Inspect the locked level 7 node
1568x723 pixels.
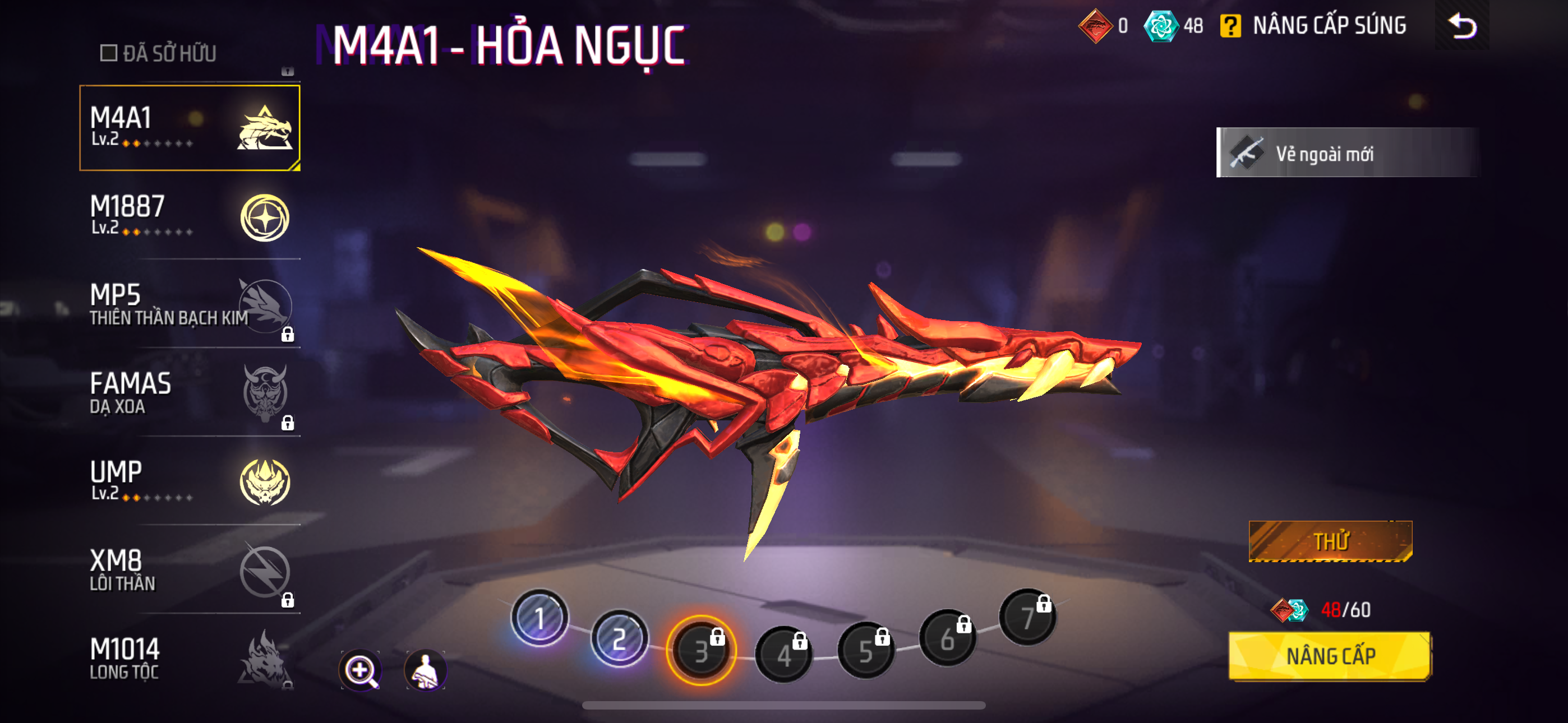1027,617
